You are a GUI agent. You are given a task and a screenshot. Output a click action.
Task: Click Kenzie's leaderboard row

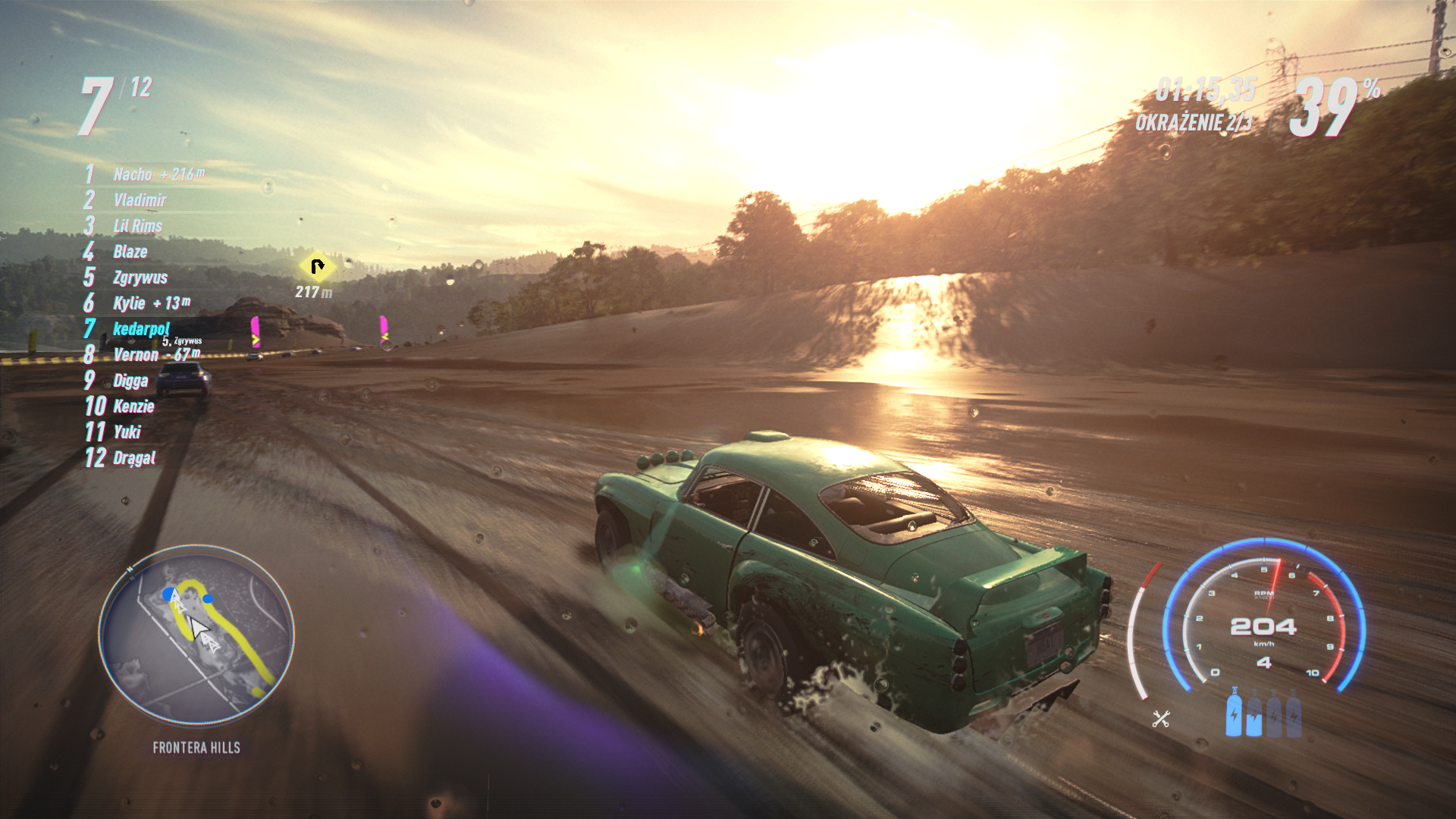point(133,406)
